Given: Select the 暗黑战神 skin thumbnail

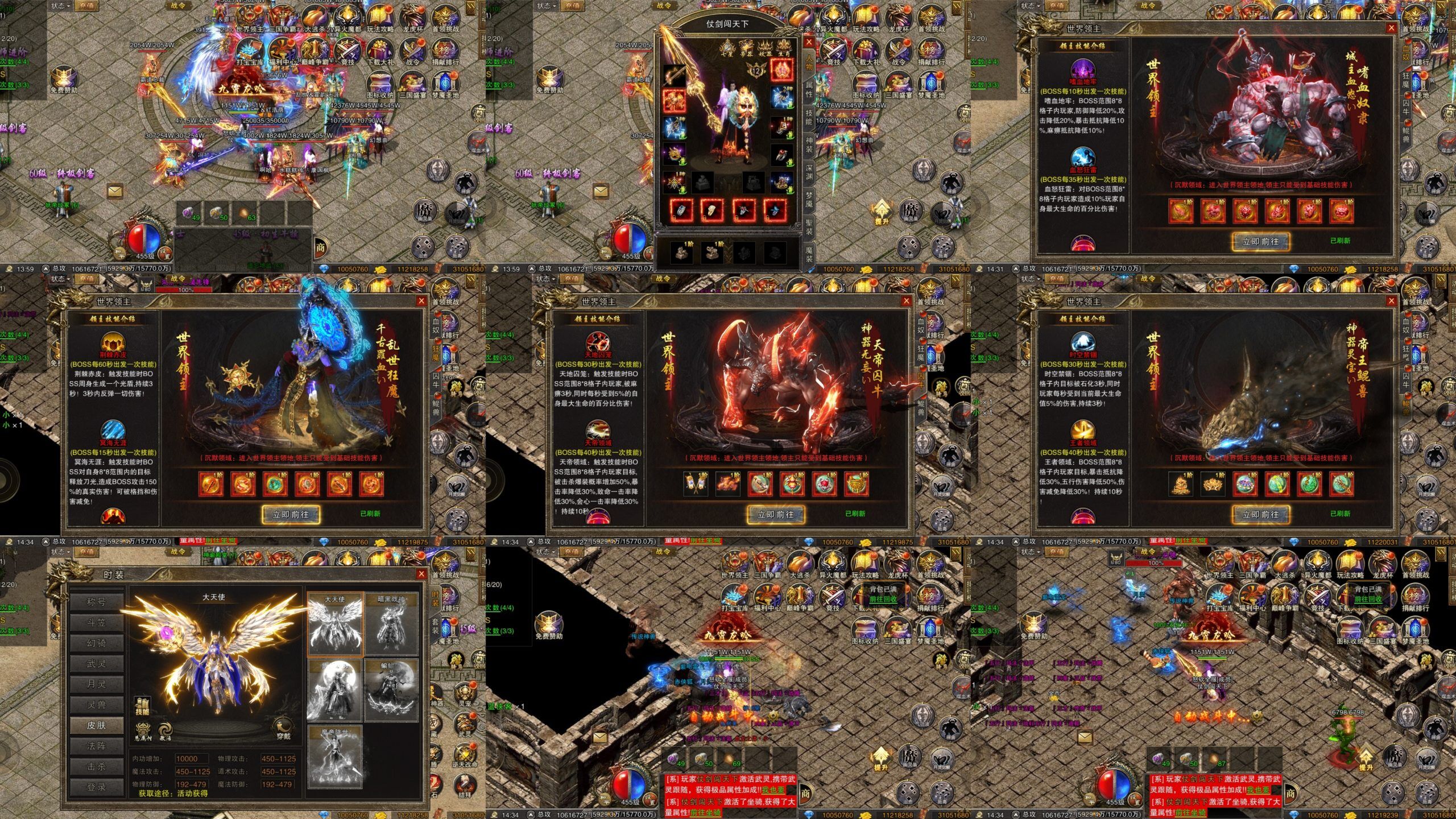Looking at the screenshot, I should point(391,624).
